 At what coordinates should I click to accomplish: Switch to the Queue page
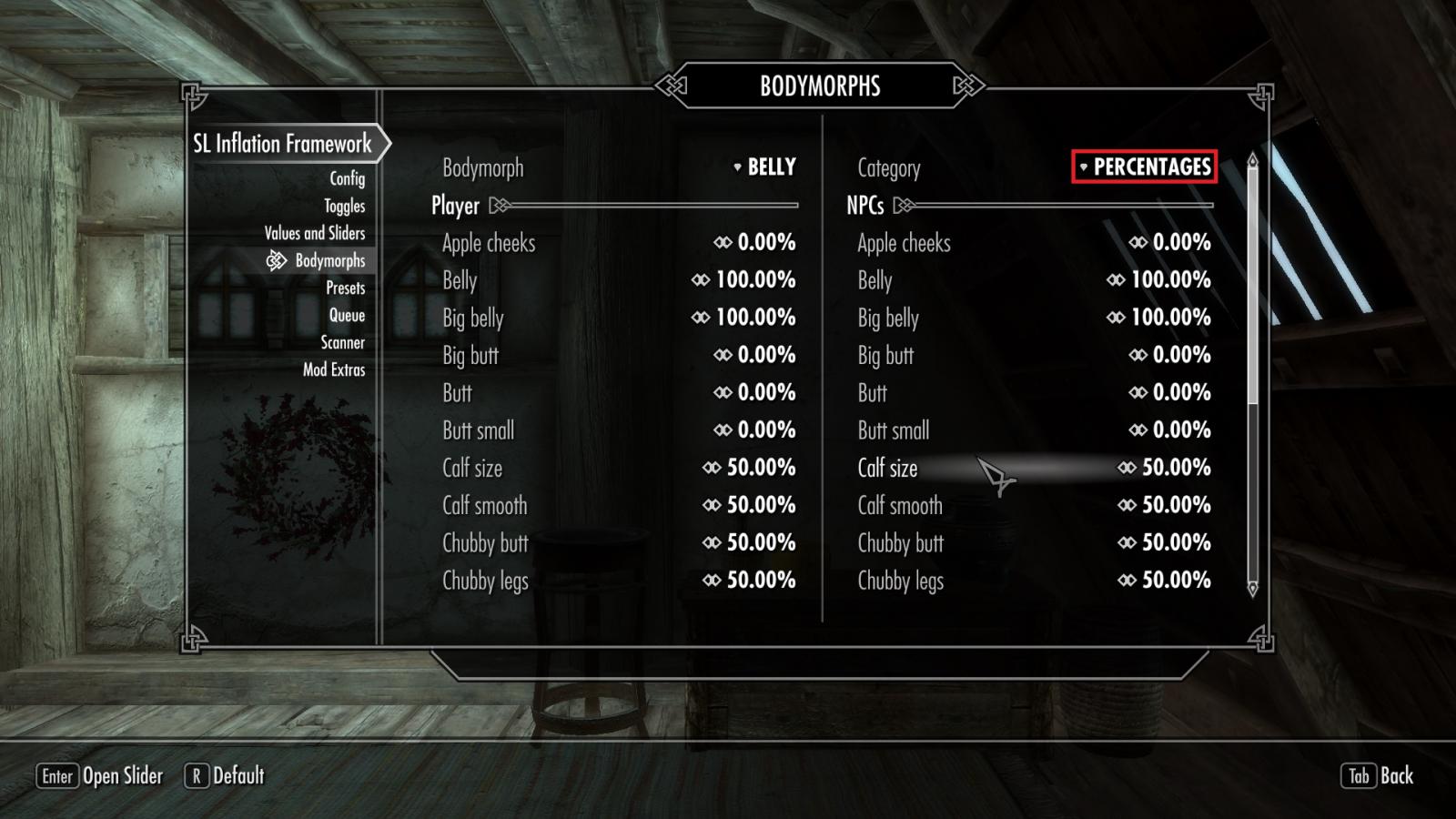click(347, 315)
